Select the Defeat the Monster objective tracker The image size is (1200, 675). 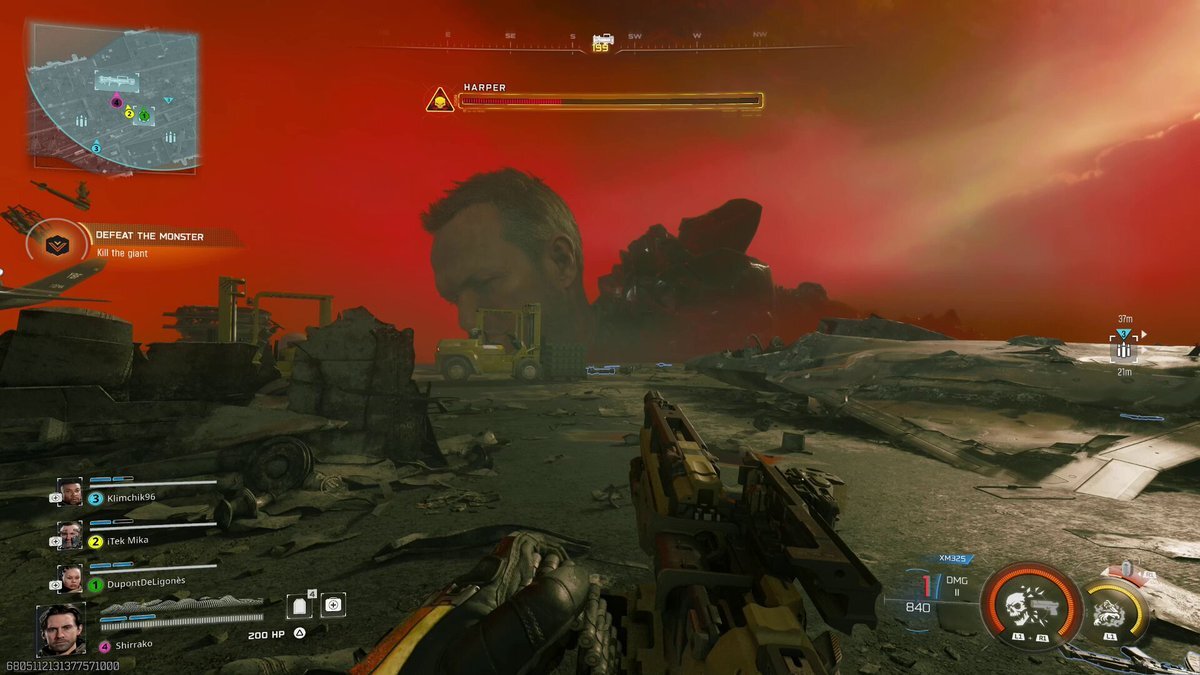48,242
